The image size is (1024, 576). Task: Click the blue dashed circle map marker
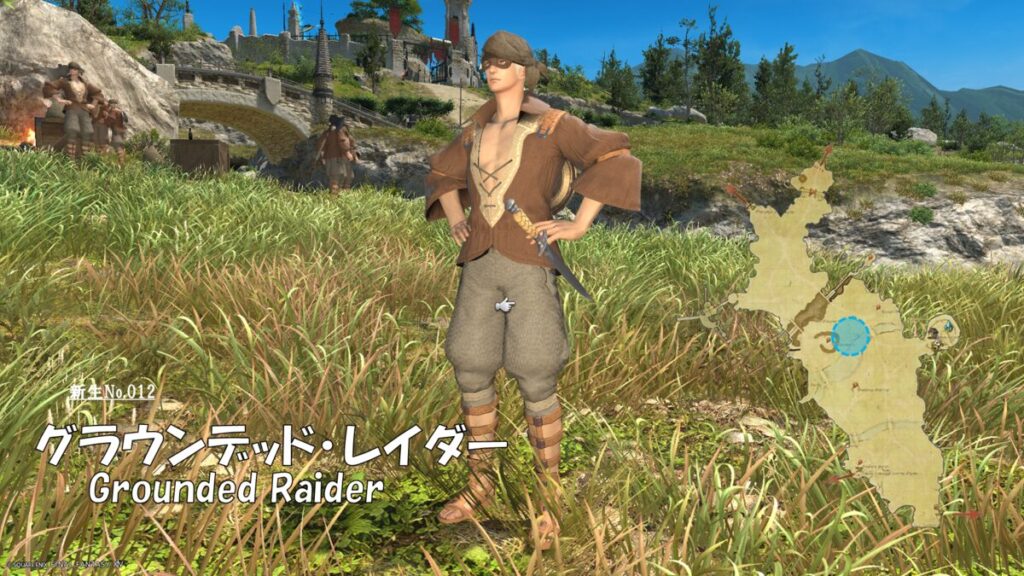[851, 336]
